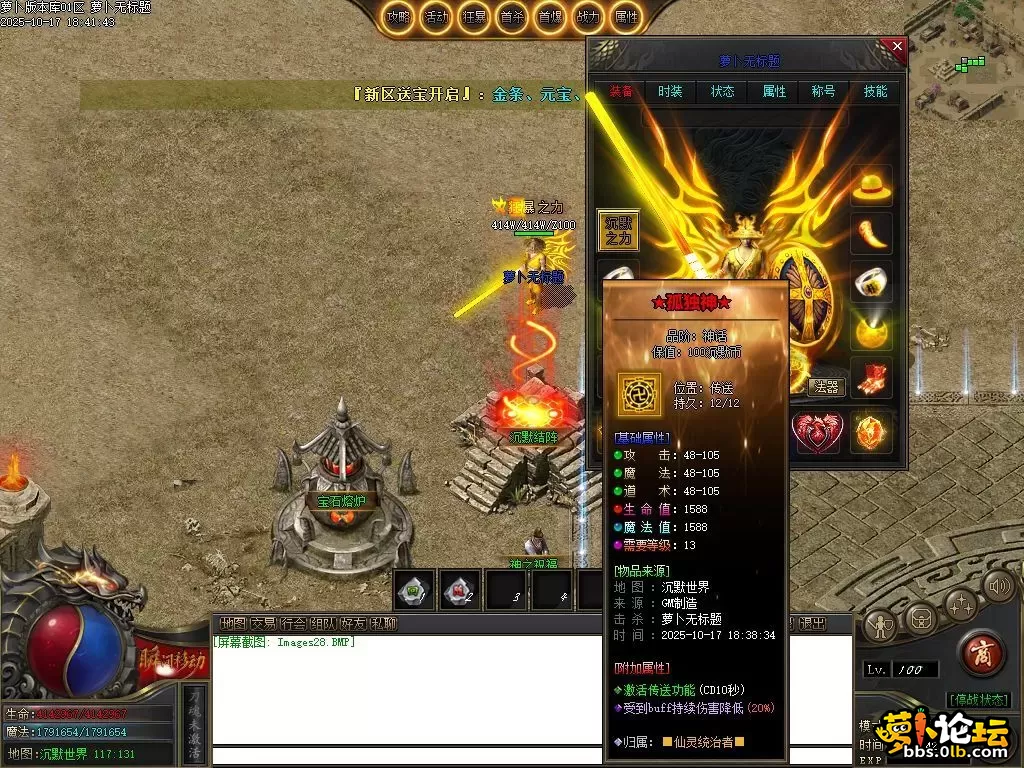Open the 交易 trade chat channel
This screenshot has height=768, width=1024.
click(x=263, y=623)
